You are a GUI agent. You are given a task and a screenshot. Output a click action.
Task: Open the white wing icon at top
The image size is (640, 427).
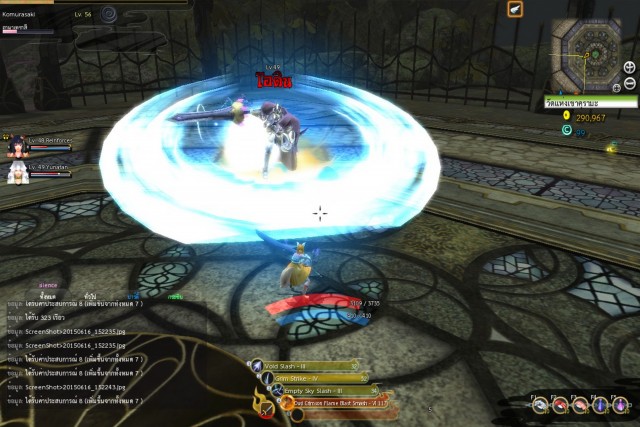click(515, 9)
